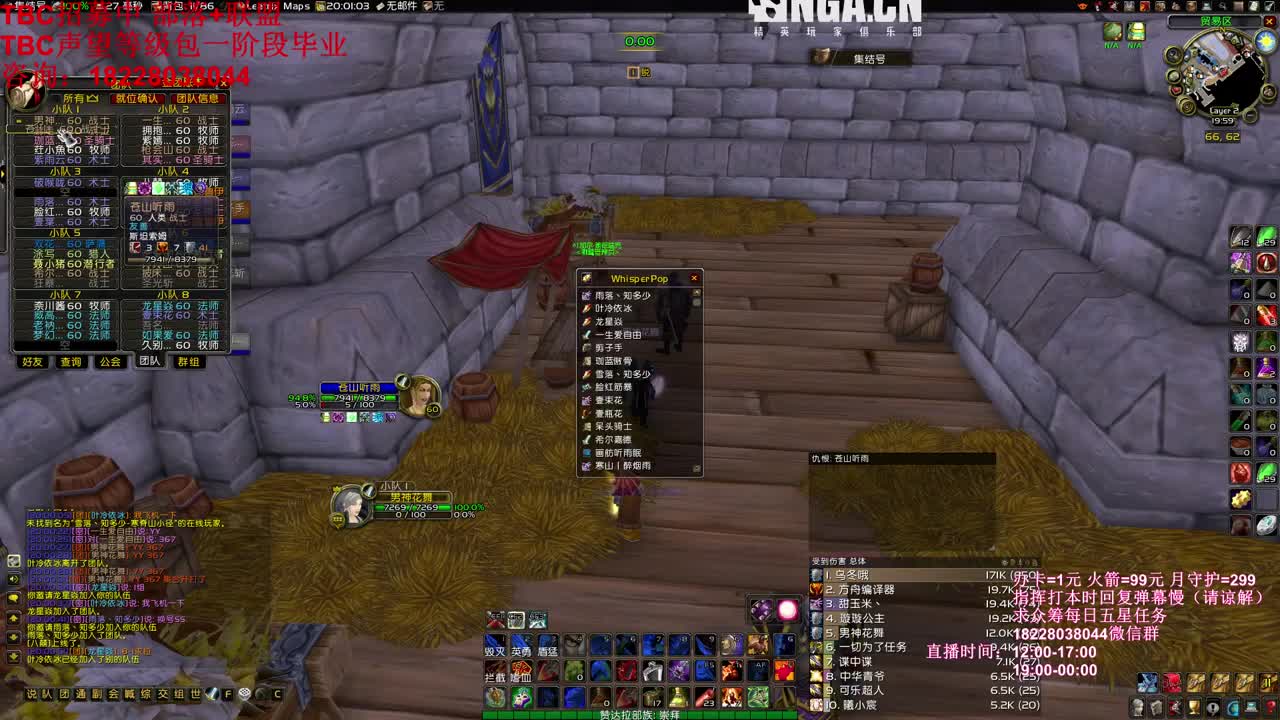Switch to the 公会 (Guild) tab
This screenshot has width=1280, height=720.
coord(108,363)
